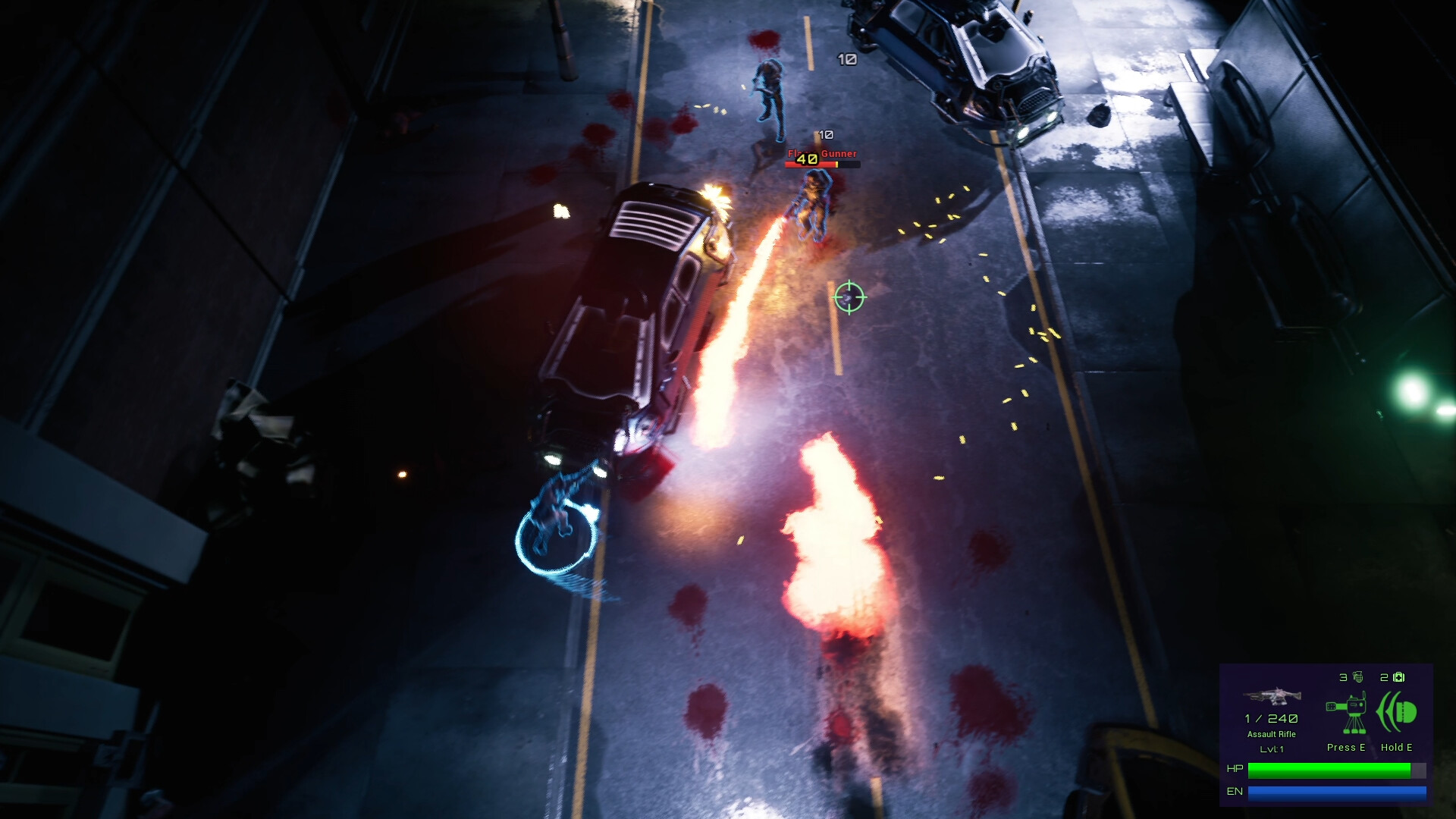This screenshot has width=1456, height=819.
Task: Click the HP label on the HUD
Action: point(1235,767)
